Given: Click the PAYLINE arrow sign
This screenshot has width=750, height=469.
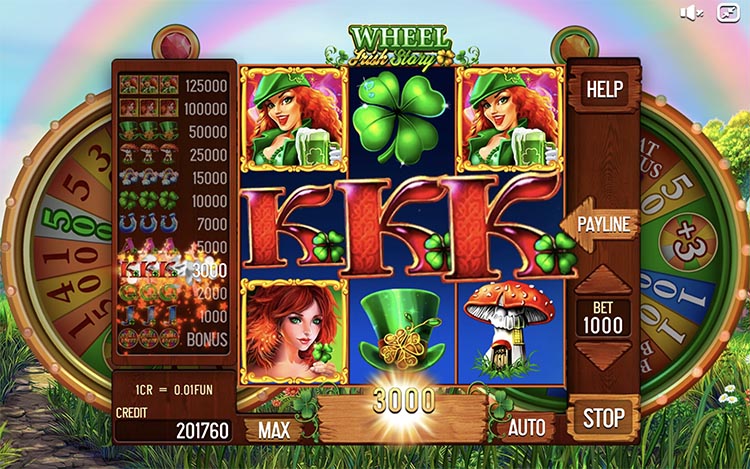Looking at the screenshot, I should tap(602, 224).
